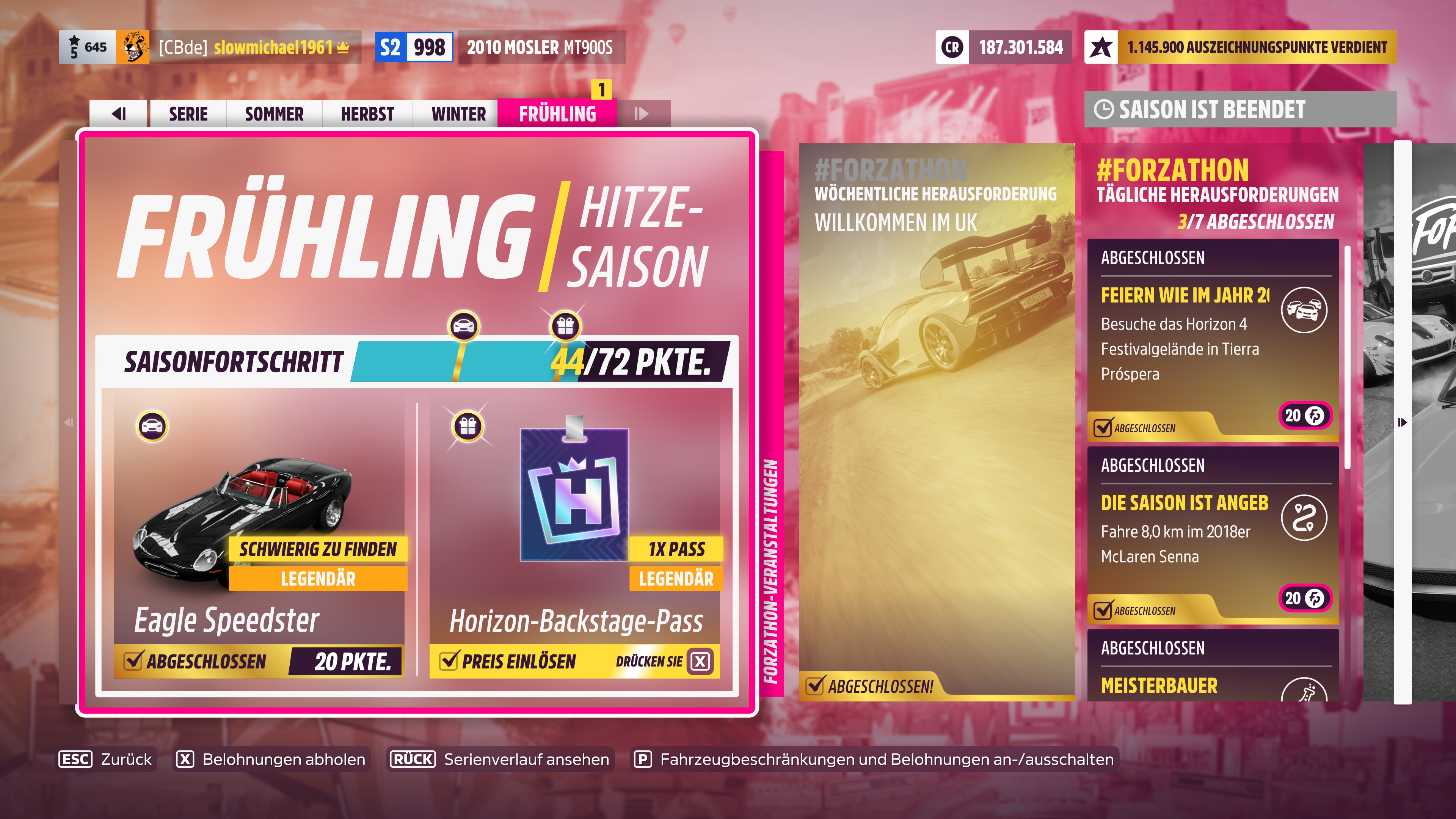Check the Abgeschlossen box under Eagle Speedster

tap(135, 659)
